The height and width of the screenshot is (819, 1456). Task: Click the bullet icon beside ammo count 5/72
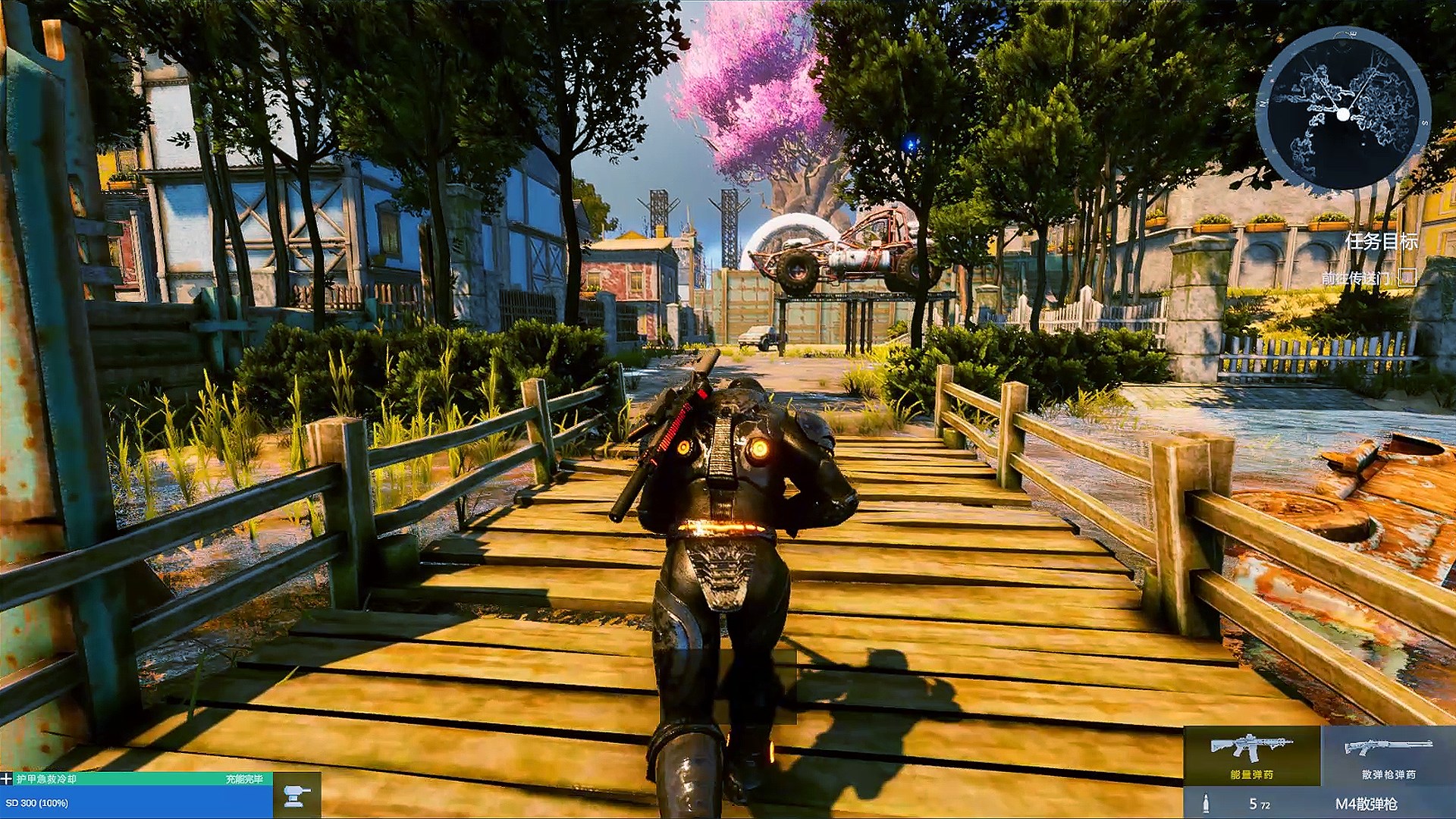coord(1207,804)
